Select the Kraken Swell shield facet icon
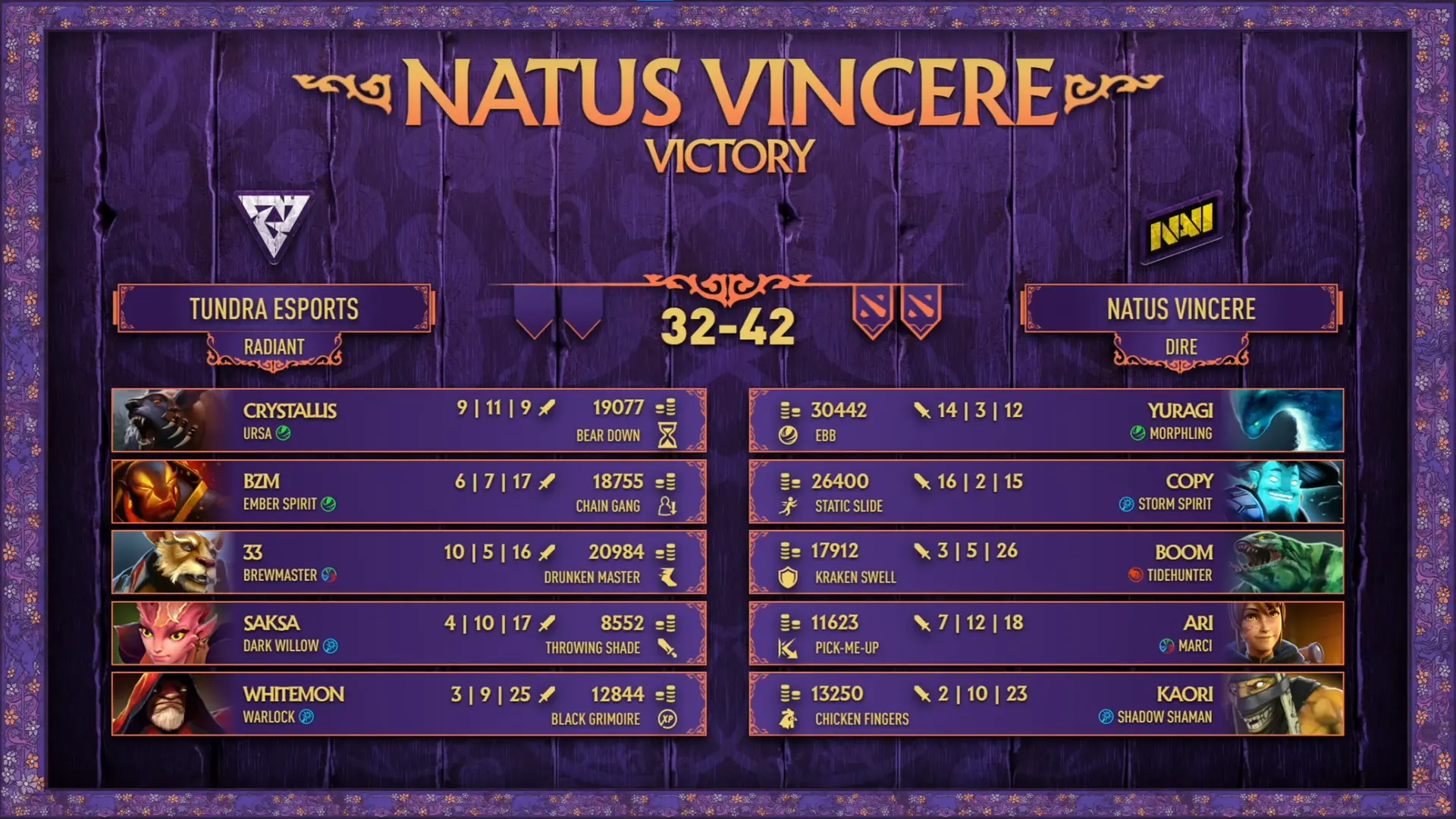 click(789, 577)
